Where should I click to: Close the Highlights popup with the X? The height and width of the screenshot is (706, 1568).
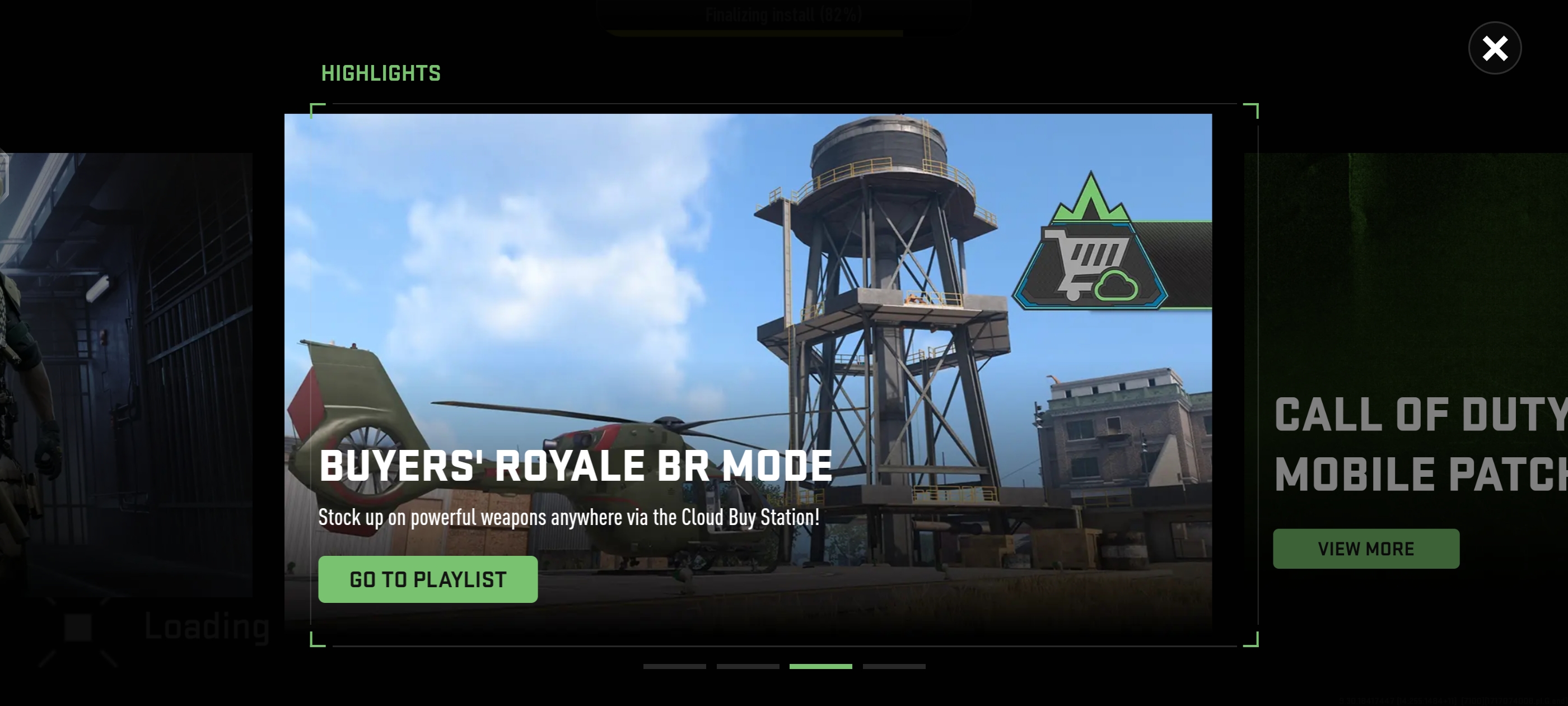pyautogui.click(x=1494, y=48)
